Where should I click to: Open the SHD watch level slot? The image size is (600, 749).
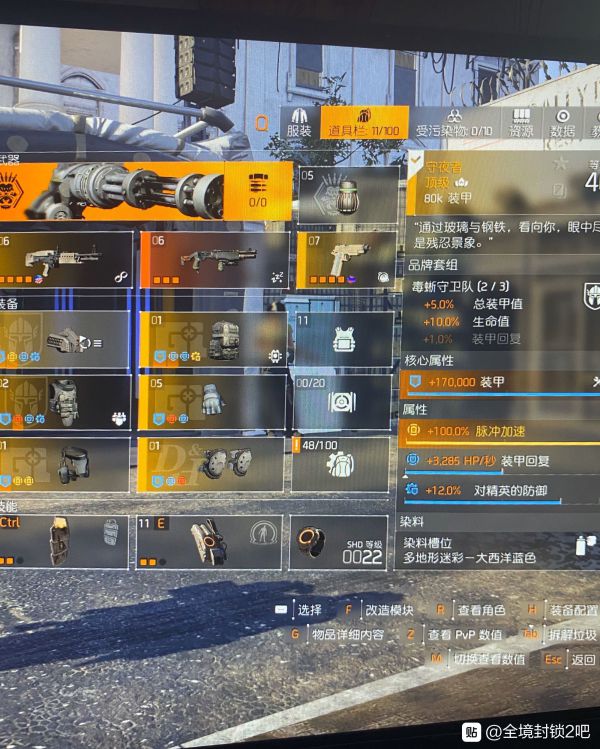click(x=338, y=542)
